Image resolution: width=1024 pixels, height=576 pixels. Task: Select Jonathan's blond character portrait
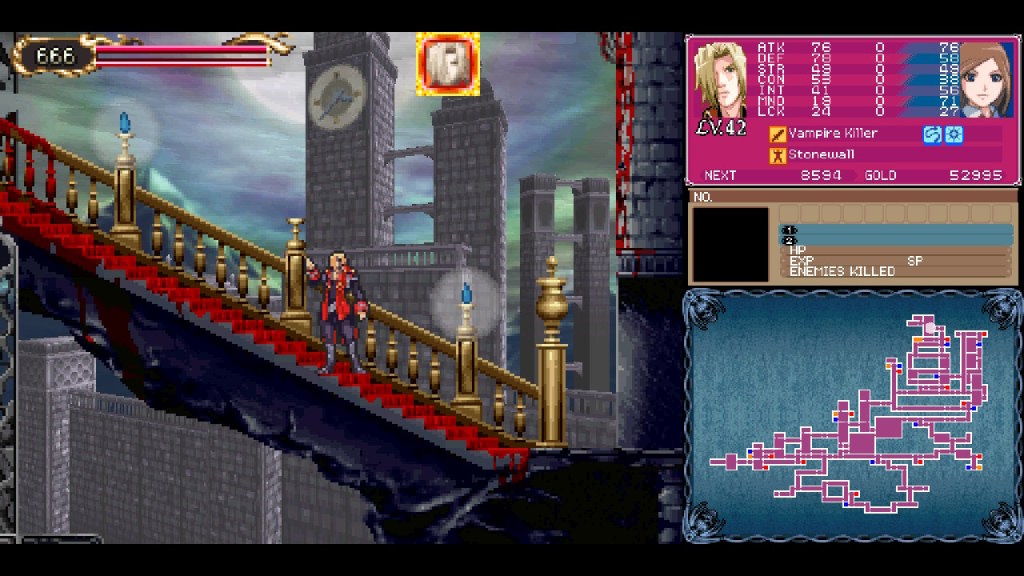click(719, 79)
